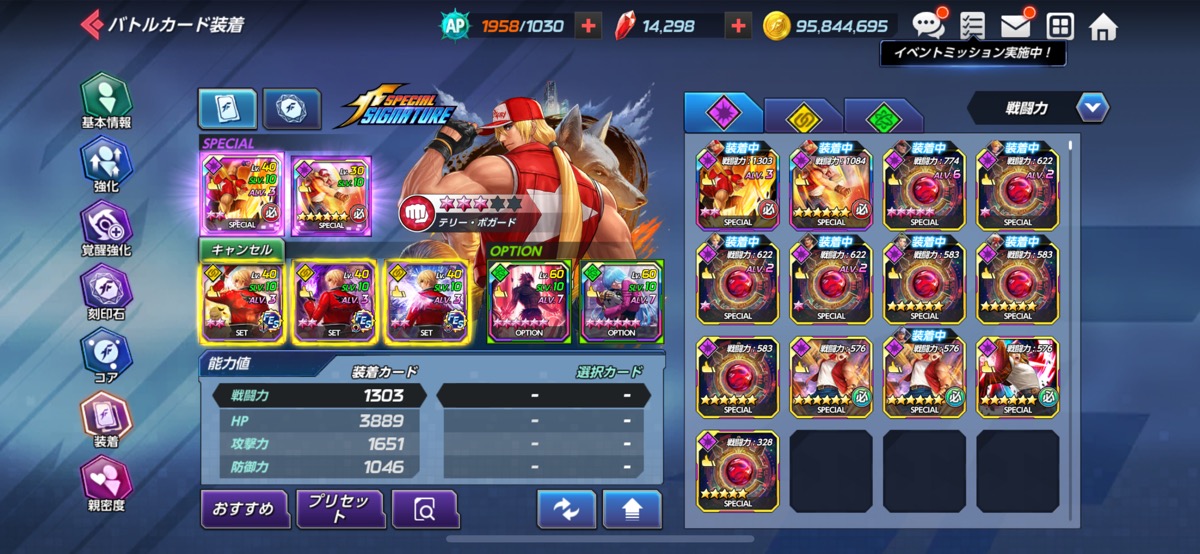The image size is (1200, 554).
Task: Click the おすすめ recommend button
Action: click(x=244, y=509)
